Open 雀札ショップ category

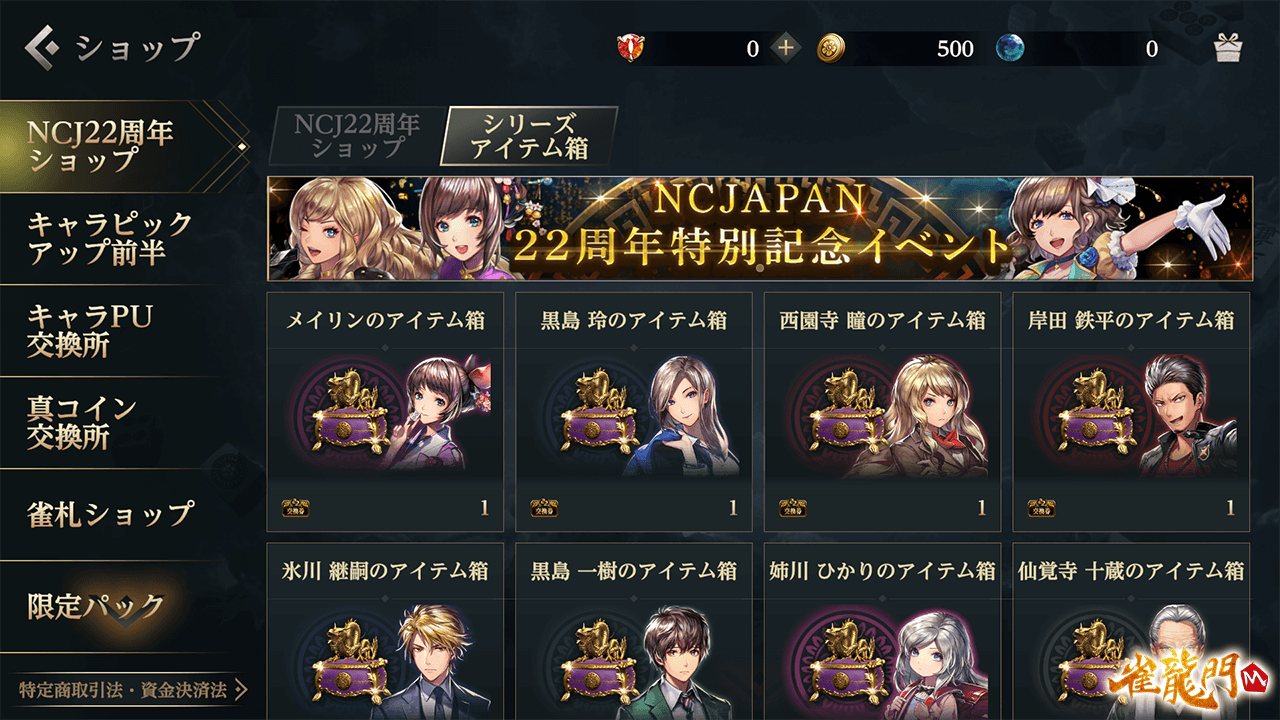[x=110, y=514]
